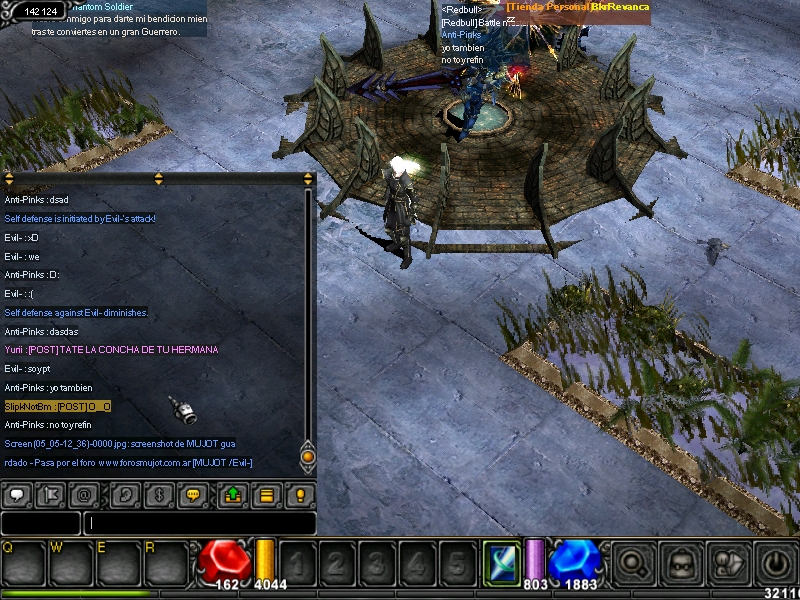The image size is (800, 600).
Task: Open the character with arrow button
Action: (729, 562)
